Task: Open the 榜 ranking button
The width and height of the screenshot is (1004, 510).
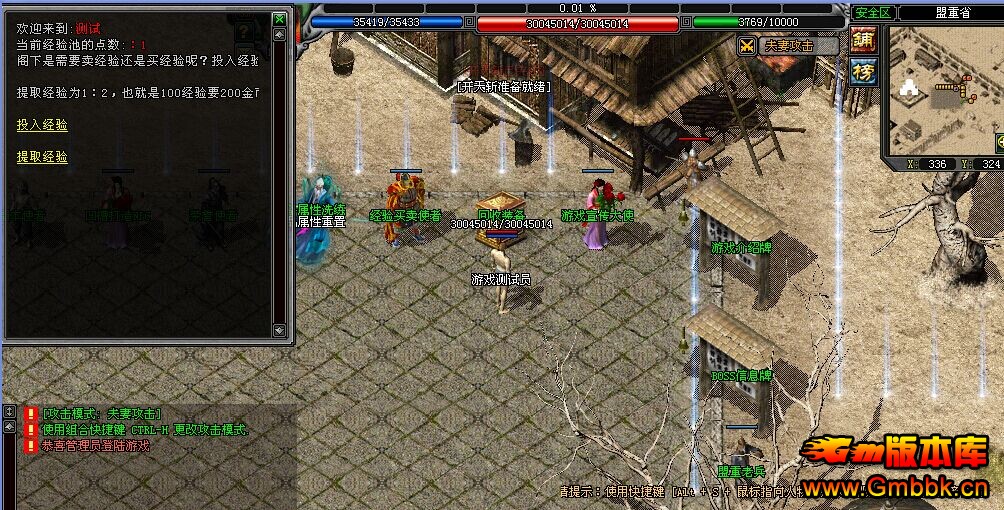Action: click(x=862, y=71)
